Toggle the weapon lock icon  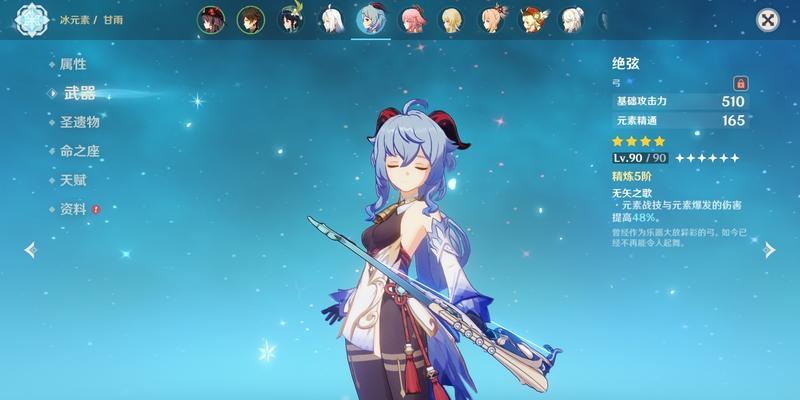[741, 83]
